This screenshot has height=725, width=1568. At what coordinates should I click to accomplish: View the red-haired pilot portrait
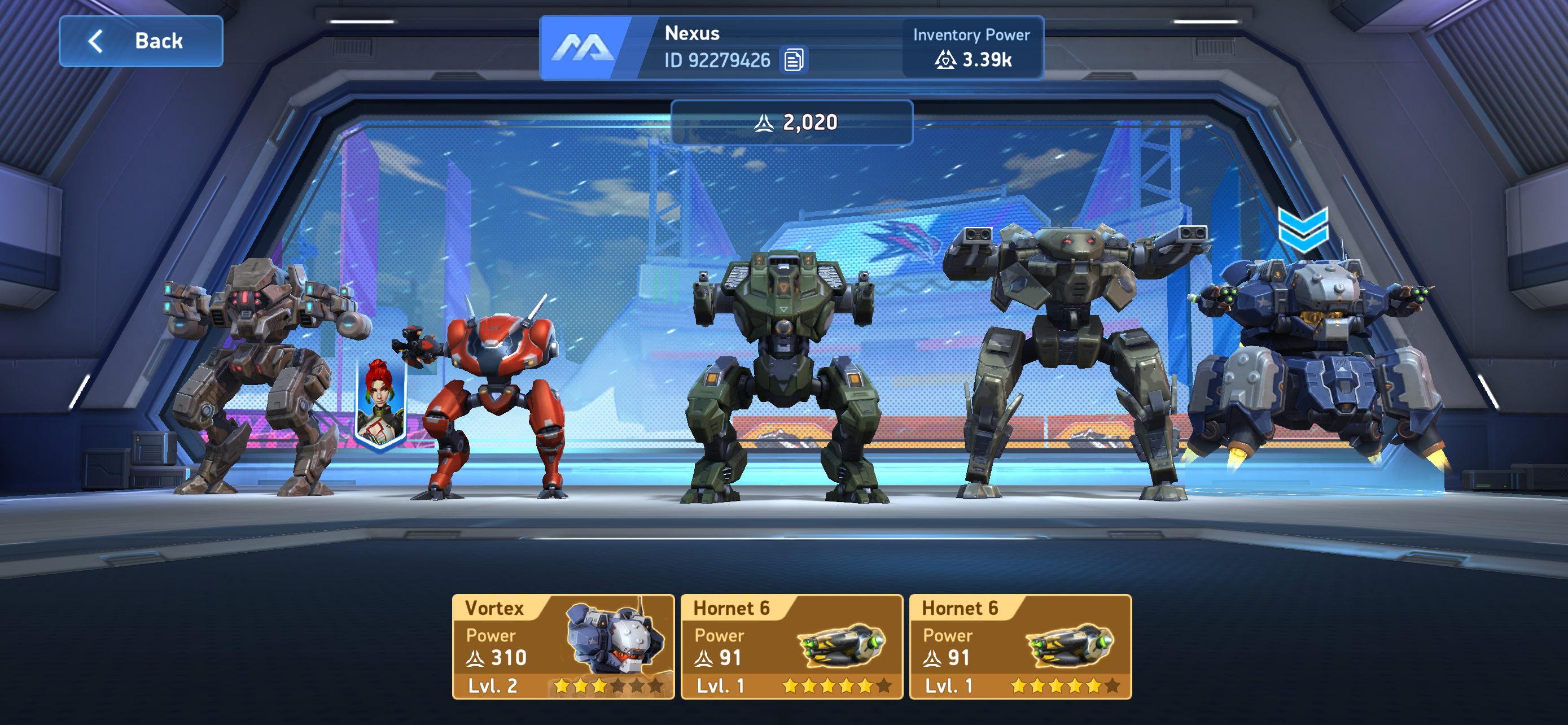point(380,403)
